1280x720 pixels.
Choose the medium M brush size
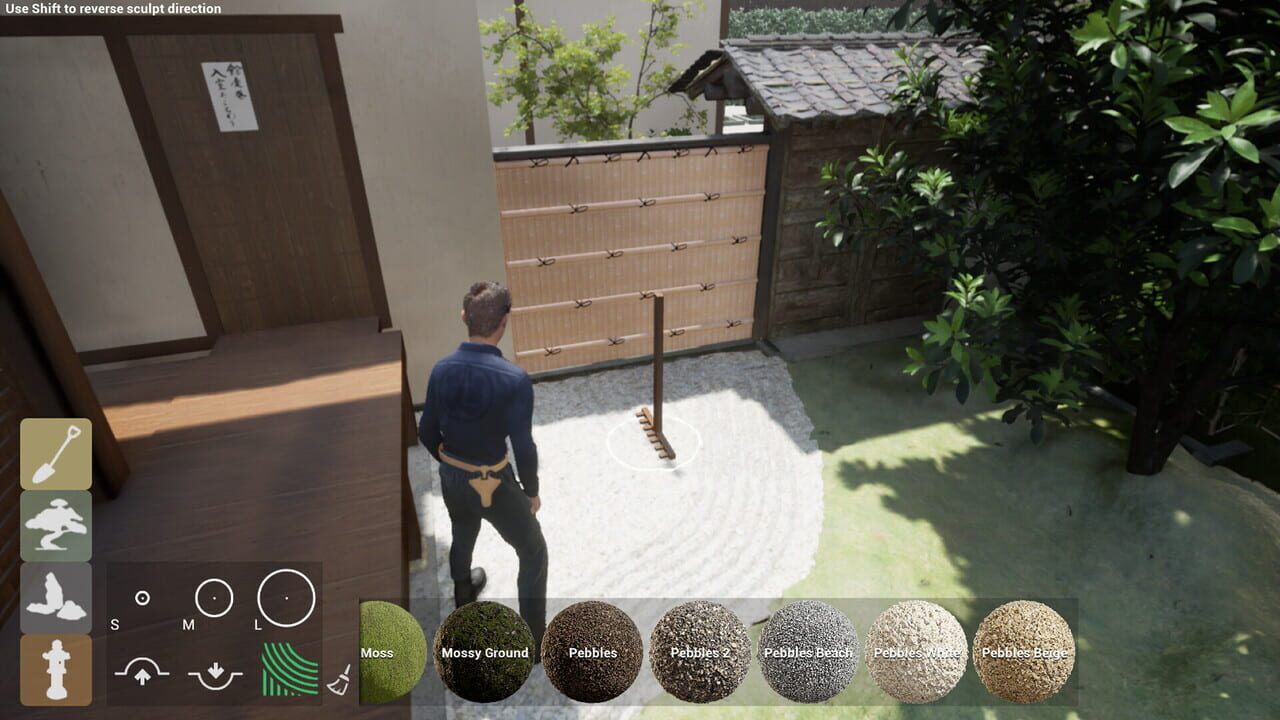tap(213, 597)
